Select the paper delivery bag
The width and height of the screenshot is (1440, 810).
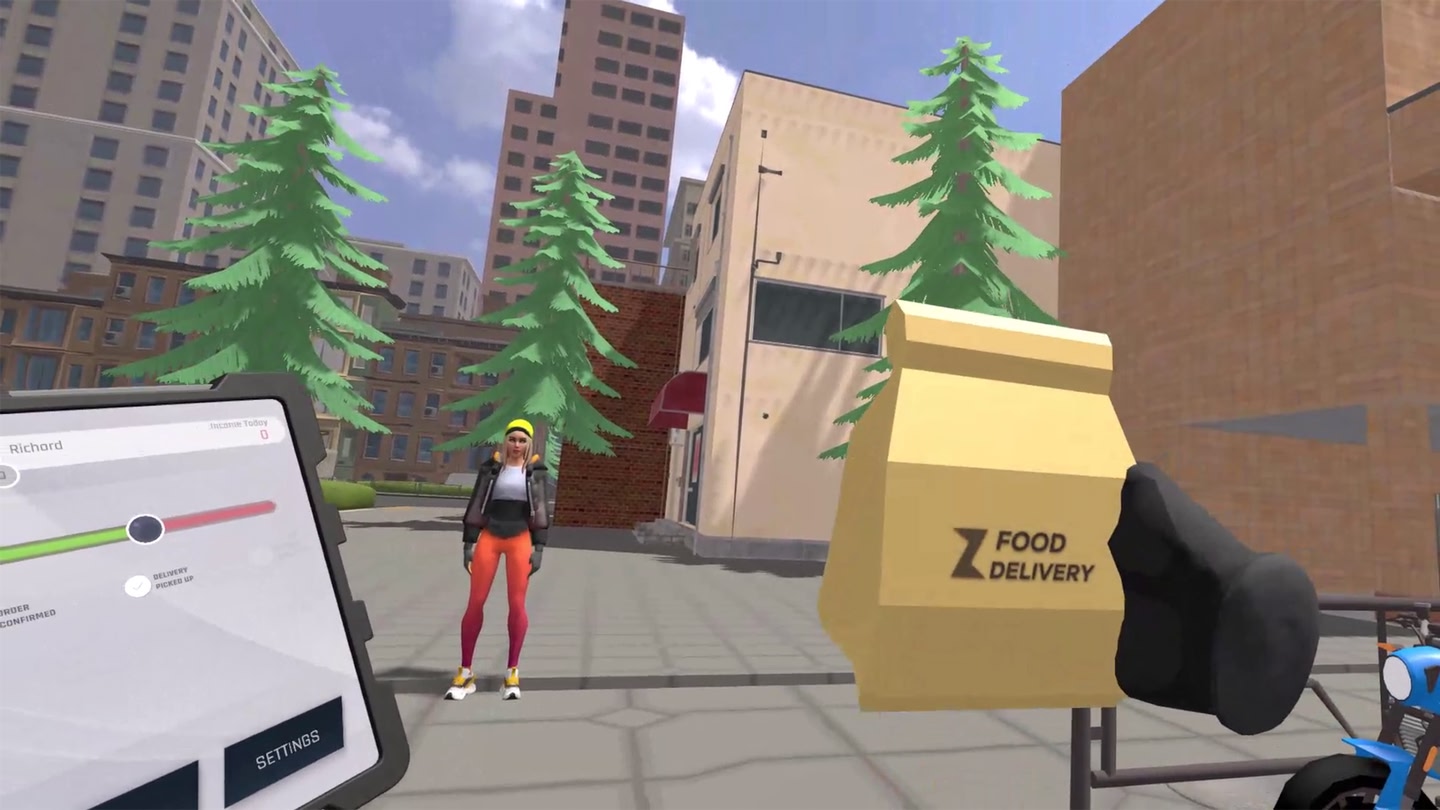click(x=990, y=480)
